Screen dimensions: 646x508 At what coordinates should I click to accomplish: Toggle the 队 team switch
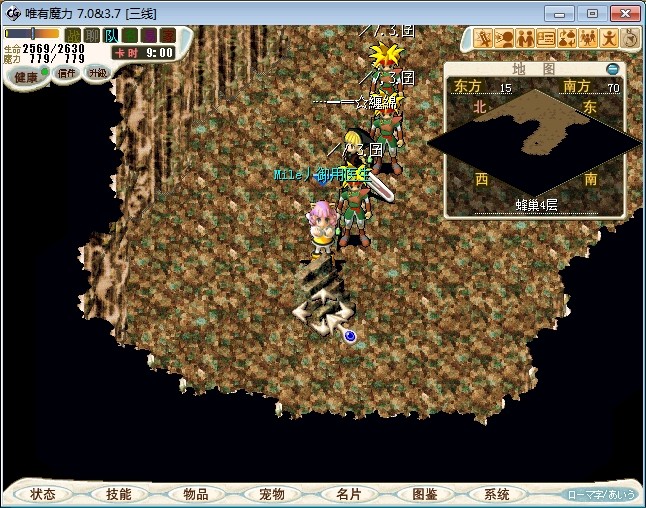(109, 35)
